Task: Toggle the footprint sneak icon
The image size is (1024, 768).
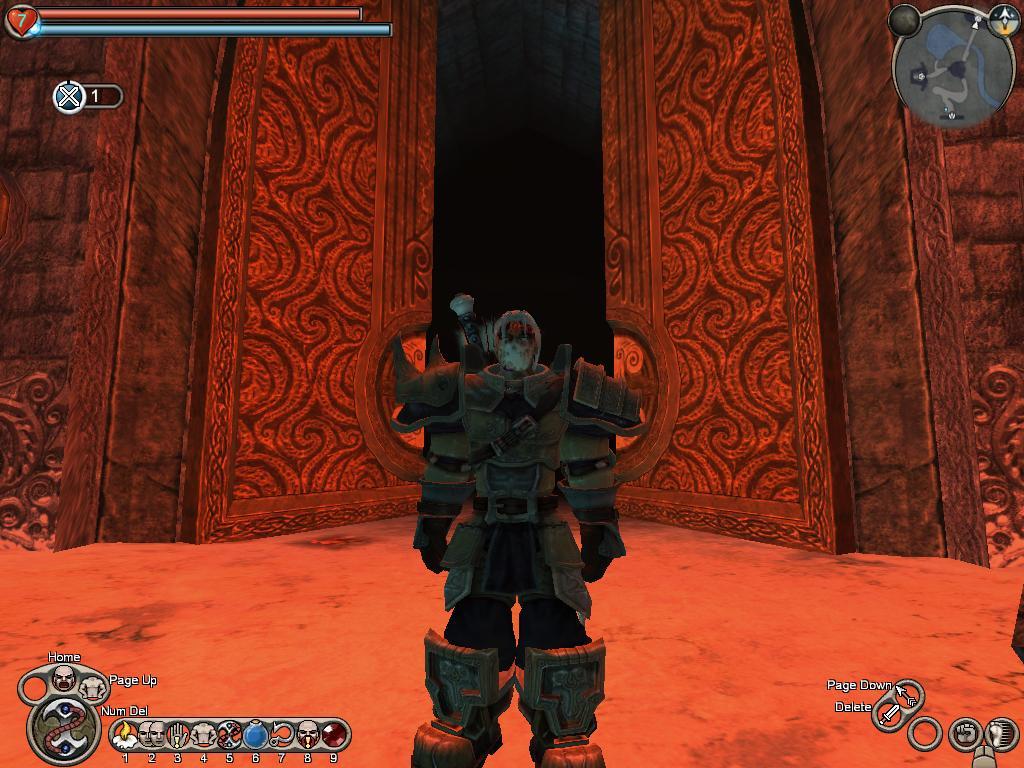Action: [x=999, y=735]
